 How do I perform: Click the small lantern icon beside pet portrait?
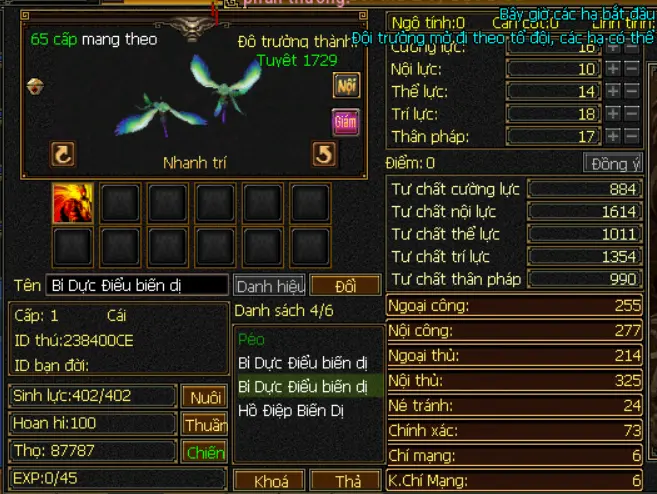pos(33,86)
